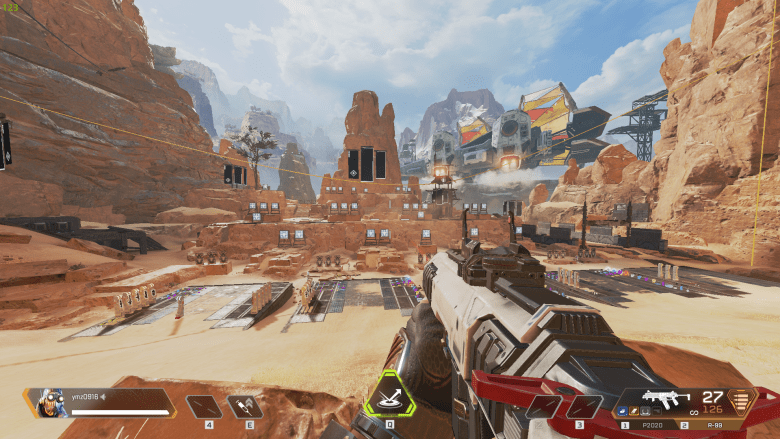Open the light ammo type indicator

pos(743,401)
